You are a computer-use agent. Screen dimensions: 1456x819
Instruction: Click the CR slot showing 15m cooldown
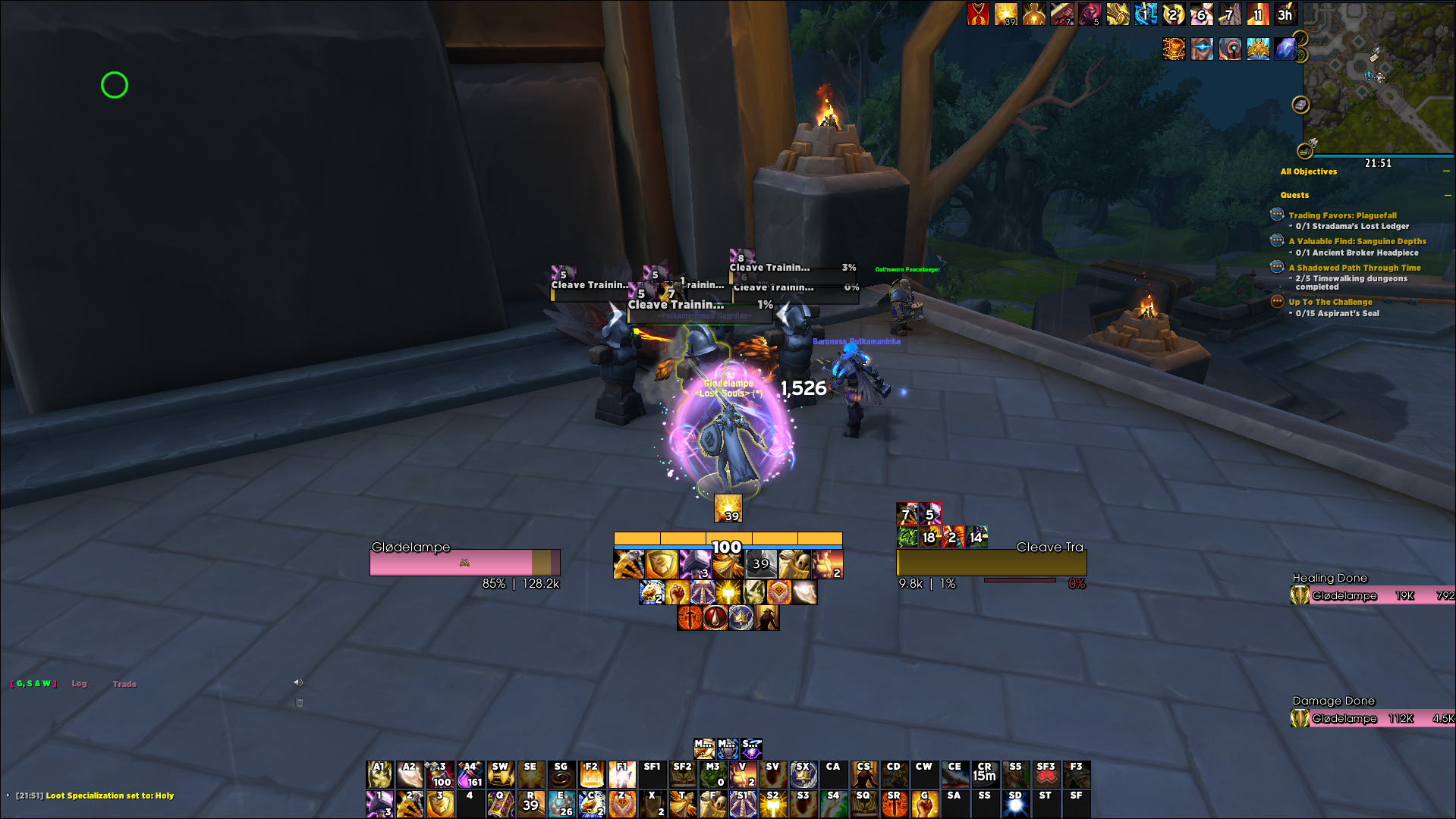tap(984, 774)
